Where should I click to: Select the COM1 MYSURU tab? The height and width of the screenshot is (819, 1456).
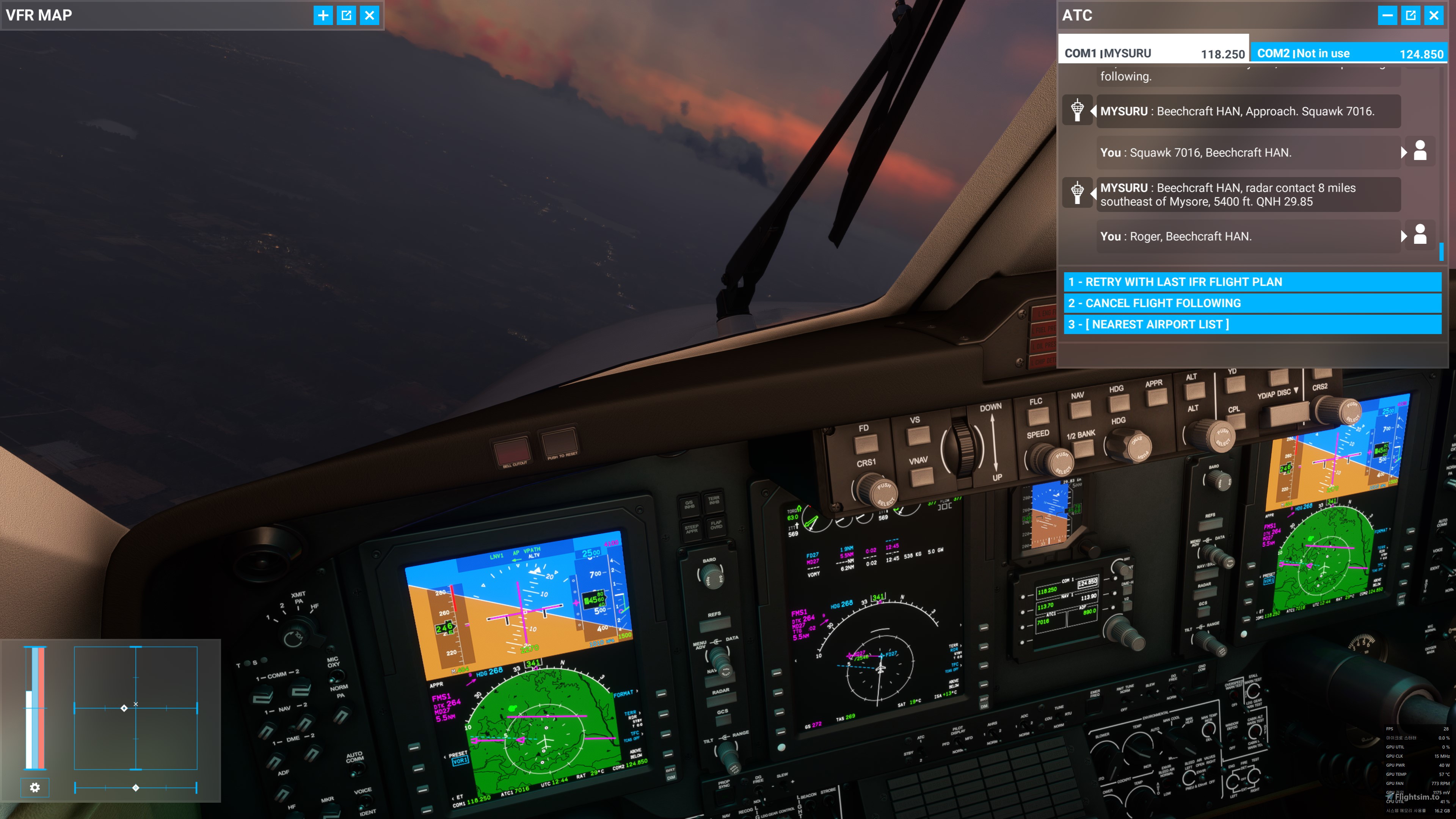(1153, 53)
